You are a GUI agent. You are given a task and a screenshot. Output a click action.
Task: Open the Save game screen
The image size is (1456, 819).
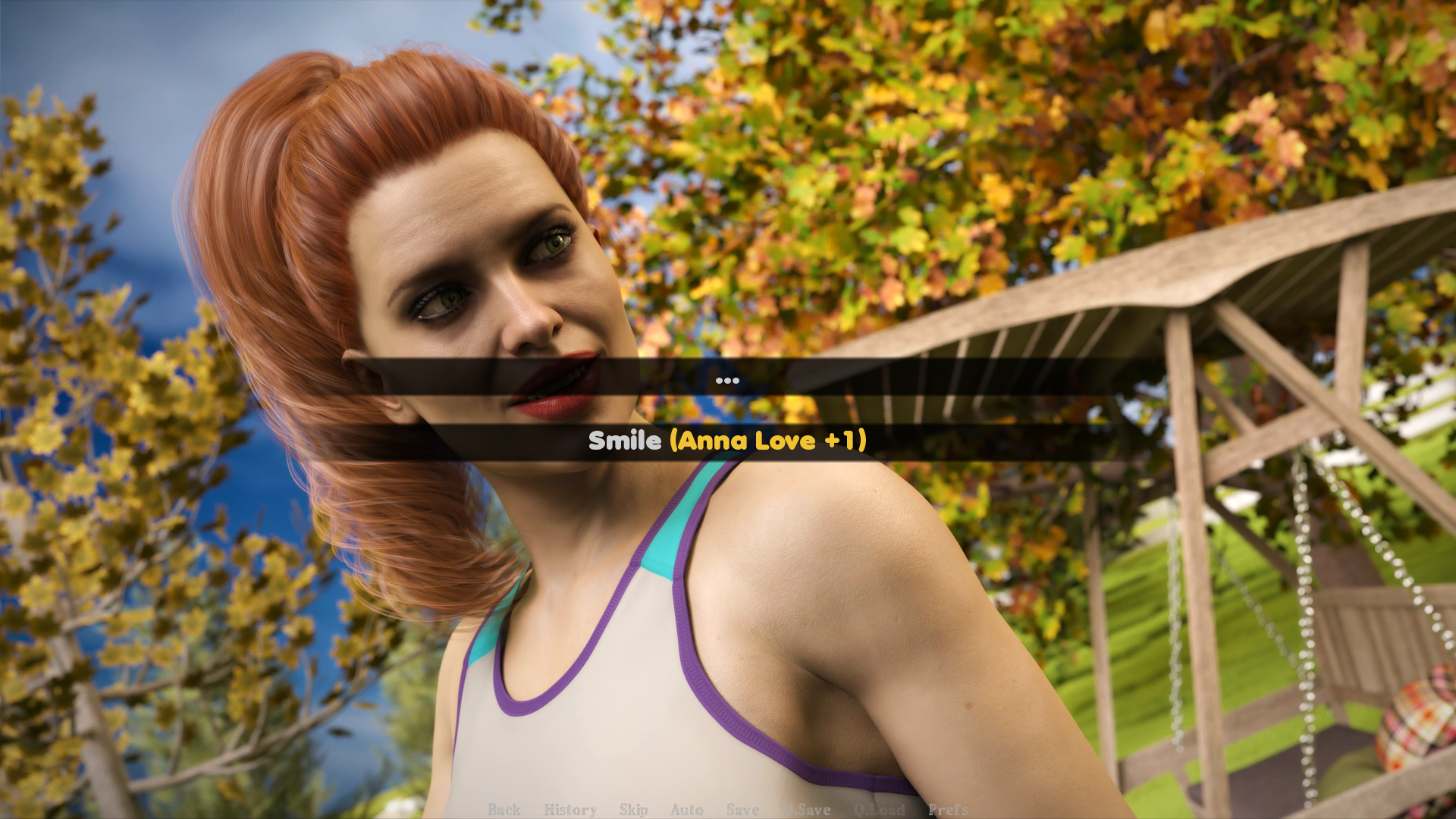pyautogui.click(x=742, y=810)
